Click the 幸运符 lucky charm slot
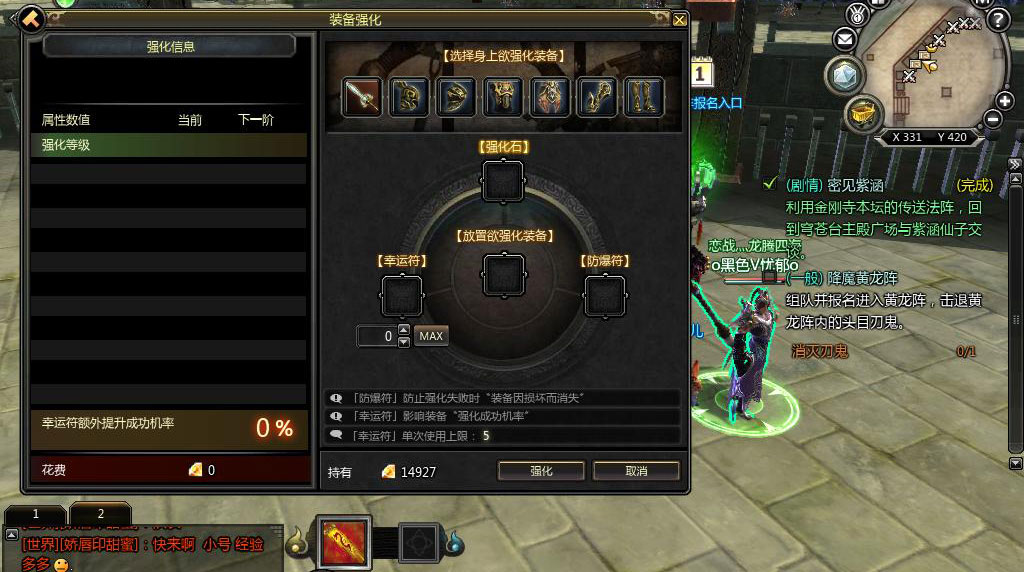1024x572 pixels. (402, 295)
